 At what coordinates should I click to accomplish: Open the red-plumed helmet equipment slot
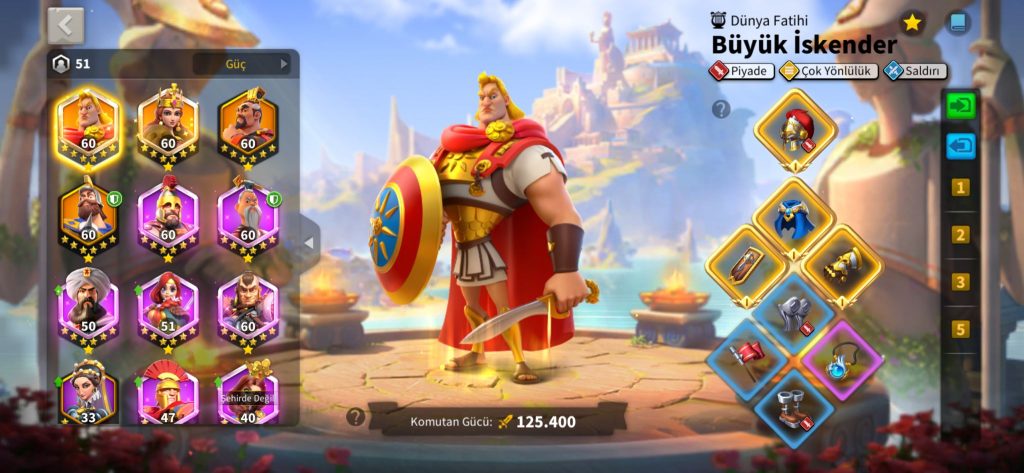(x=794, y=130)
